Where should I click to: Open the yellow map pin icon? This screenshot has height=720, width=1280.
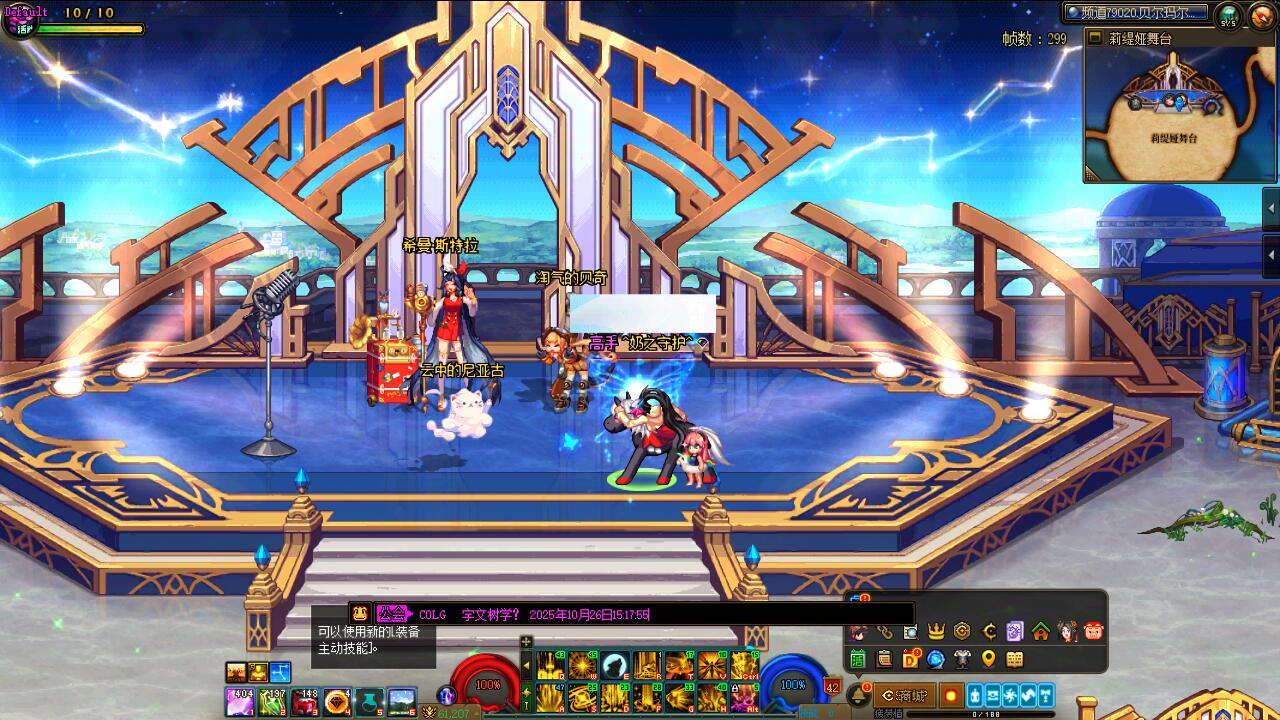[x=988, y=659]
